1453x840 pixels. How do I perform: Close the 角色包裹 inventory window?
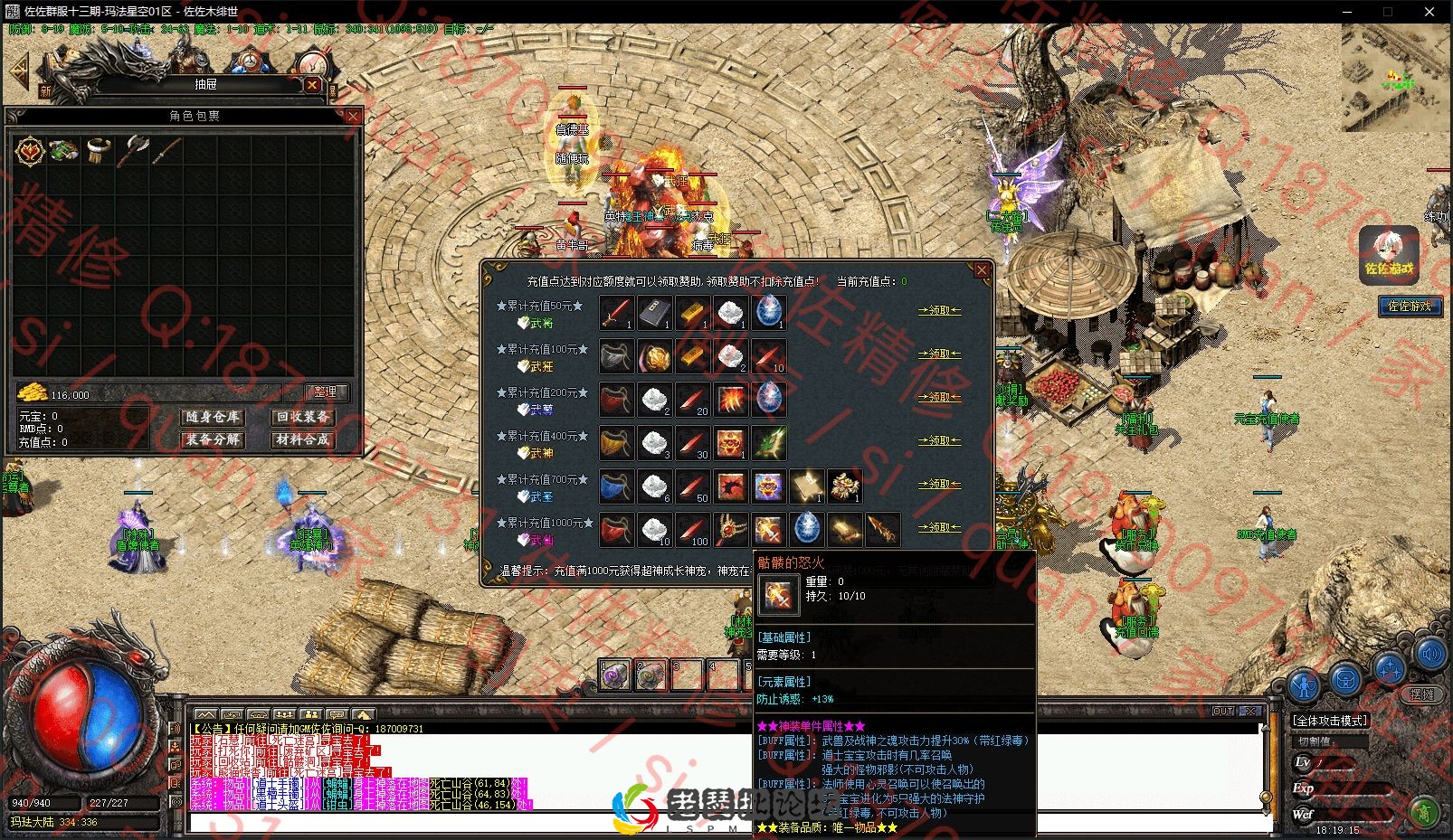[x=353, y=116]
